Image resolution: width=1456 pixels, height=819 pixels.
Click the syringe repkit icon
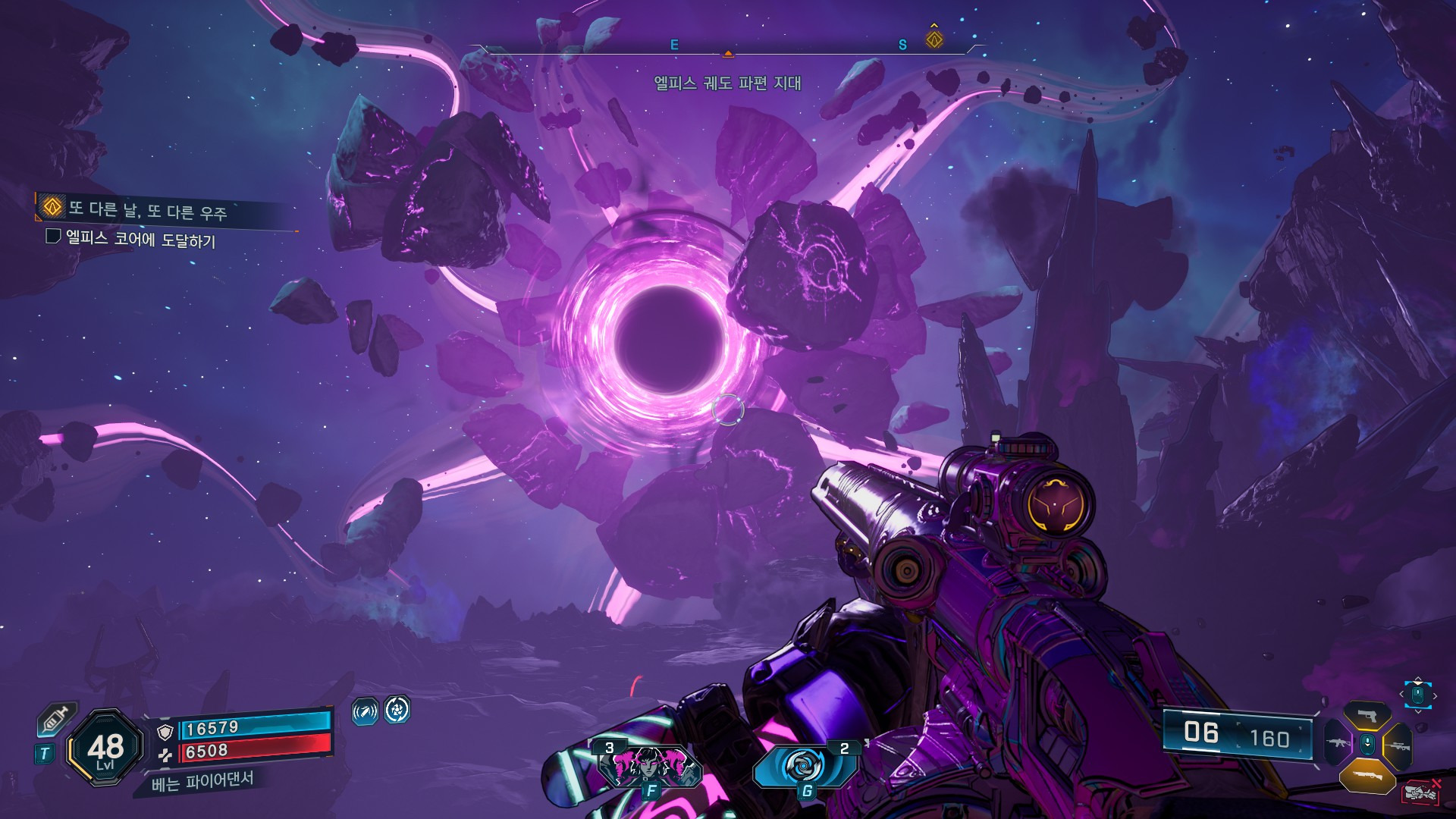pyautogui.click(x=56, y=719)
